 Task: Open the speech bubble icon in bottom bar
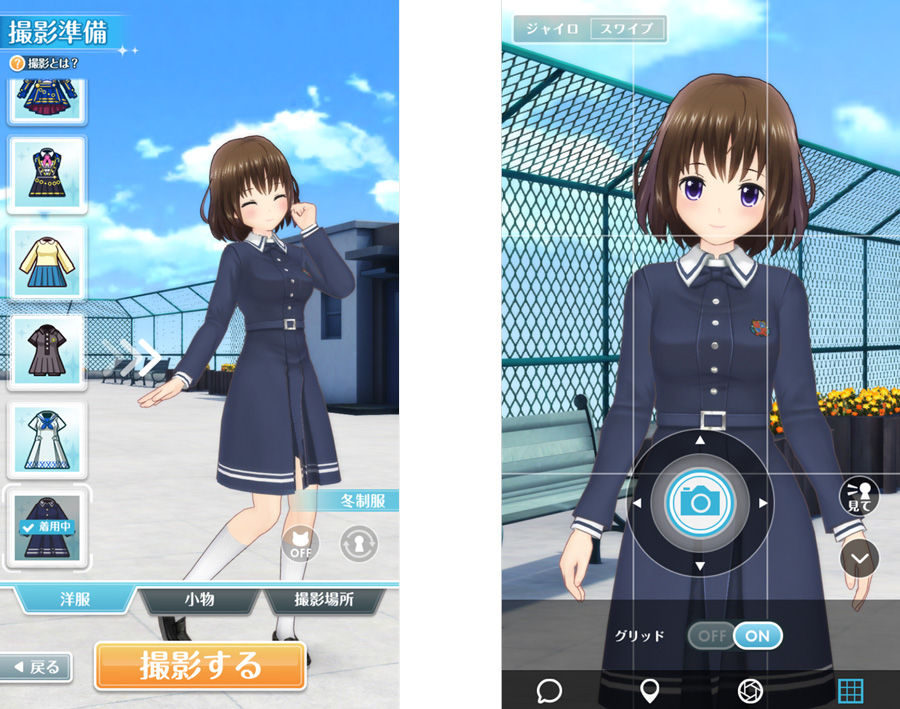(549, 690)
